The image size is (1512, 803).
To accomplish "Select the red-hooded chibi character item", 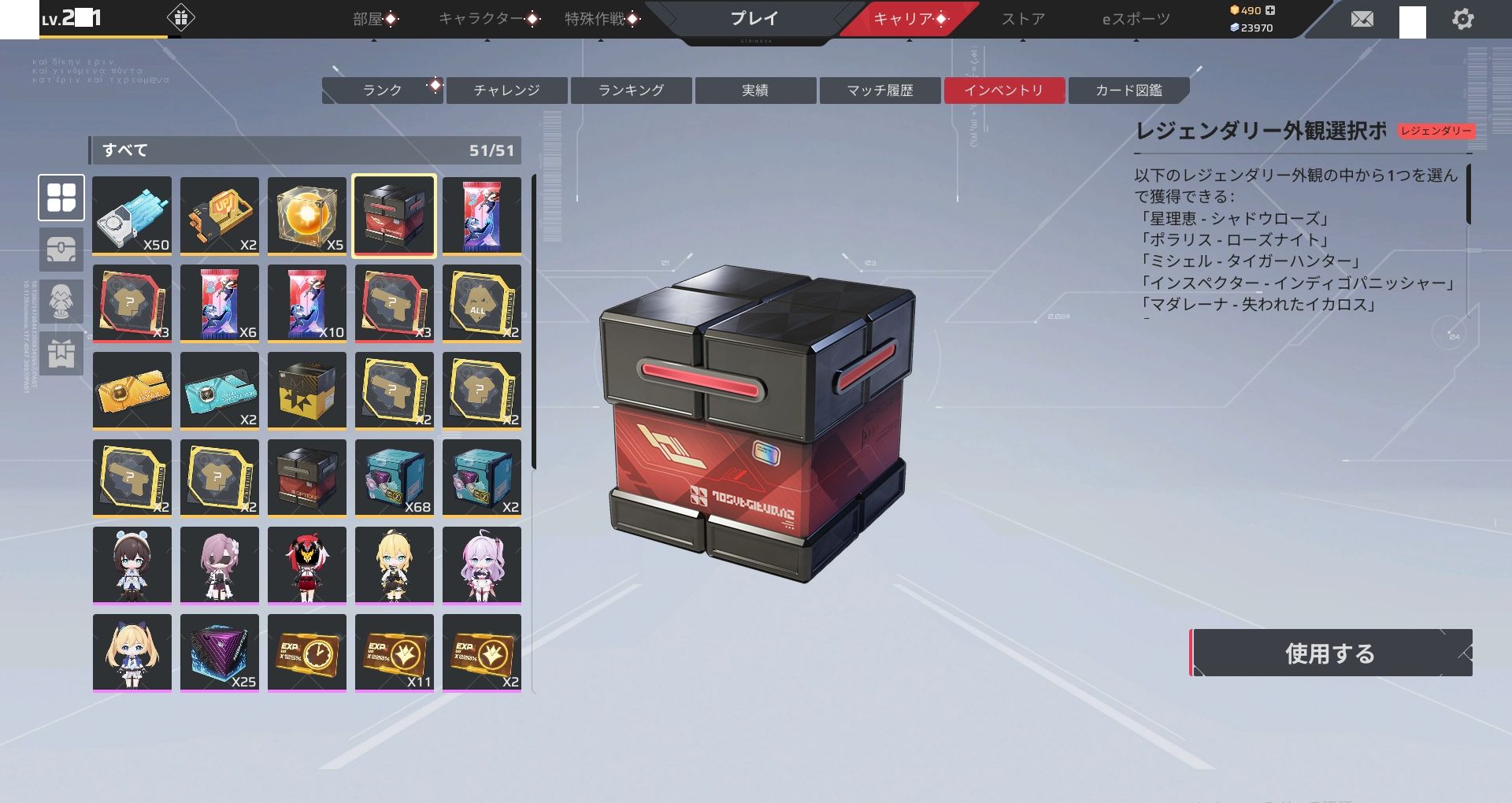I will (307, 565).
